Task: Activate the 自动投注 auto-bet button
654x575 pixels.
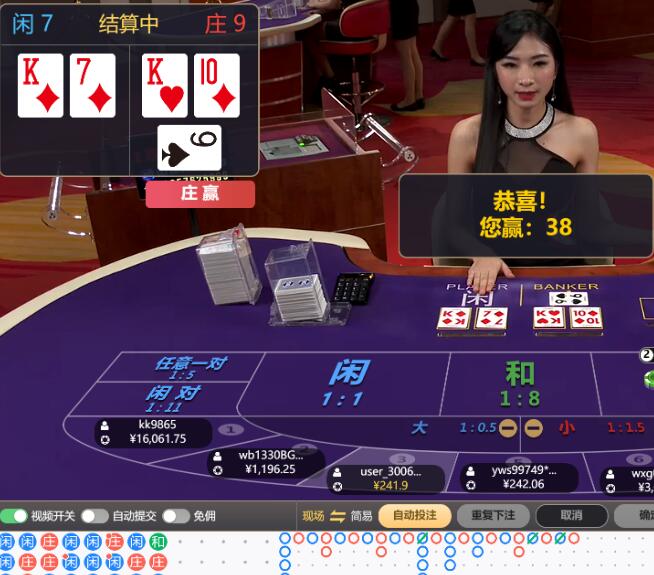Action: pos(415,516)
